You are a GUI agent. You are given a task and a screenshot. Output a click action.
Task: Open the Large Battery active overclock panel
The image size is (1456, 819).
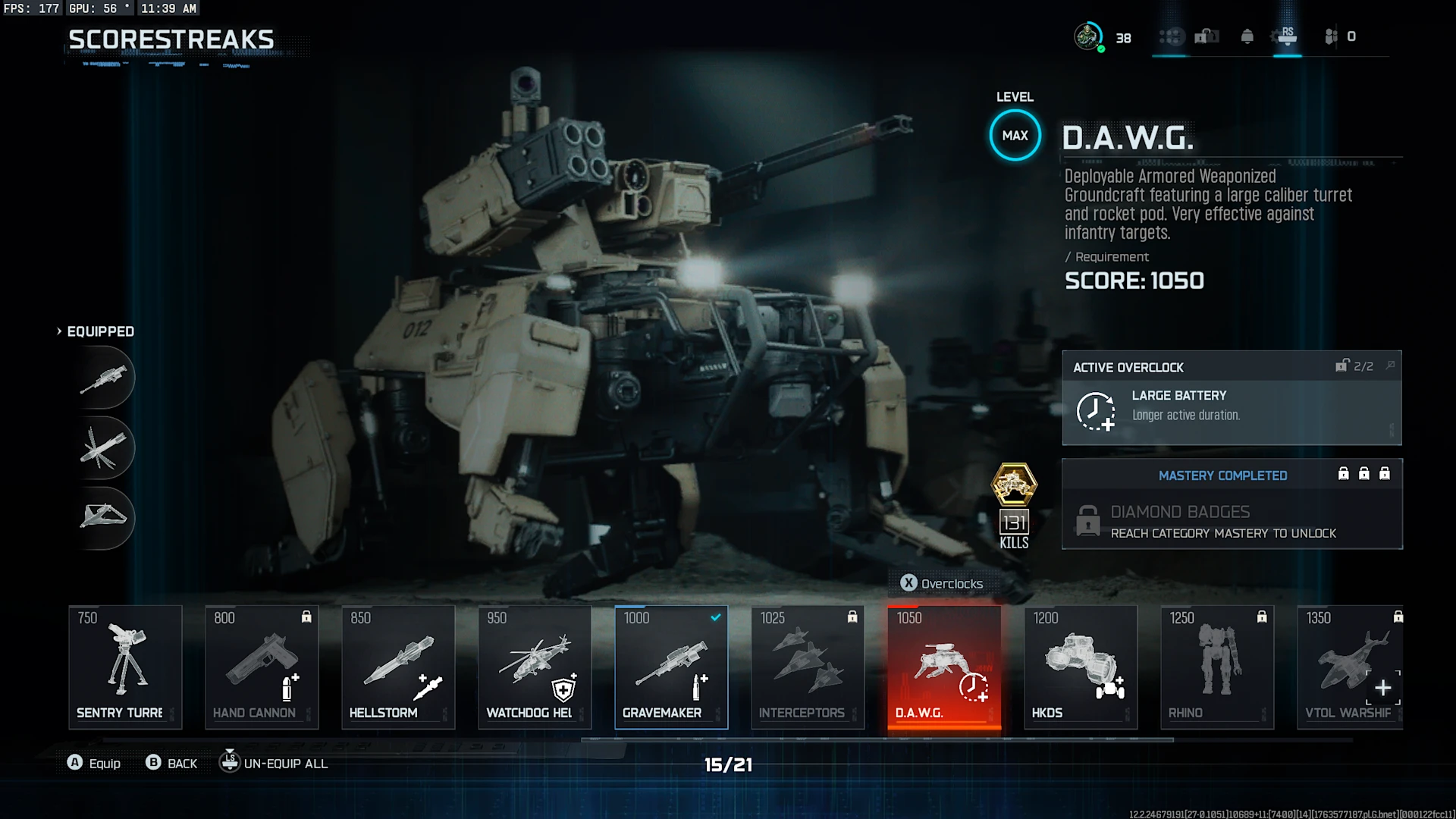click(x=1232, y=398)
